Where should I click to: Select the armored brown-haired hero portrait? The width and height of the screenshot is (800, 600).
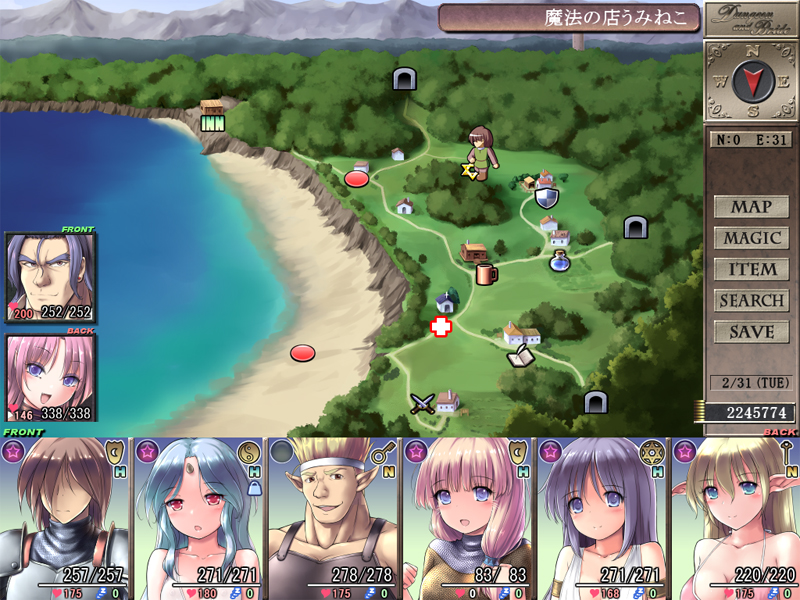(66, 517)
